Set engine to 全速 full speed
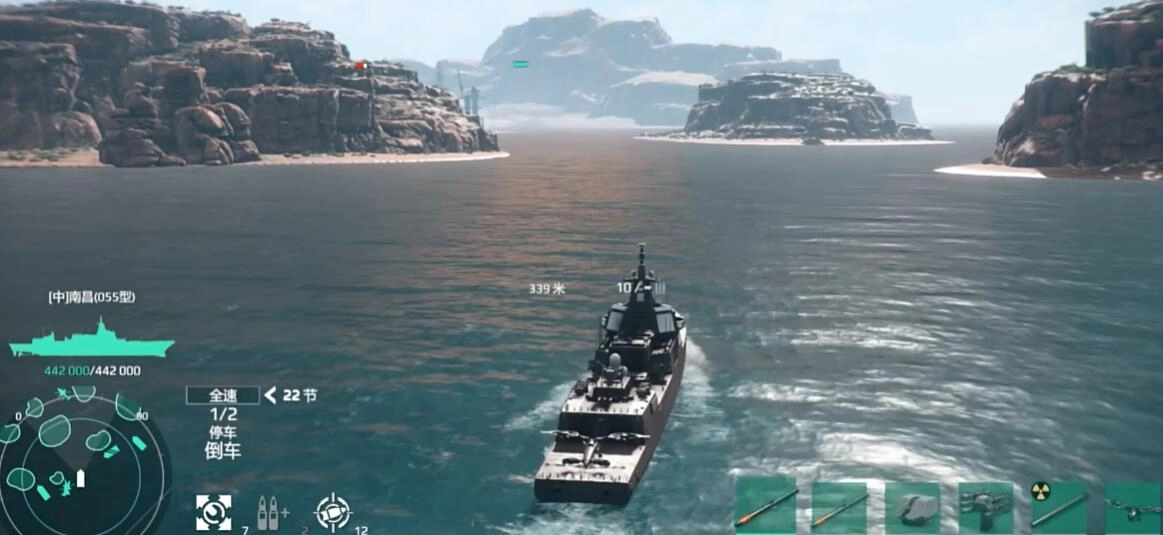 pyautogui.click(x=222, y=395)
